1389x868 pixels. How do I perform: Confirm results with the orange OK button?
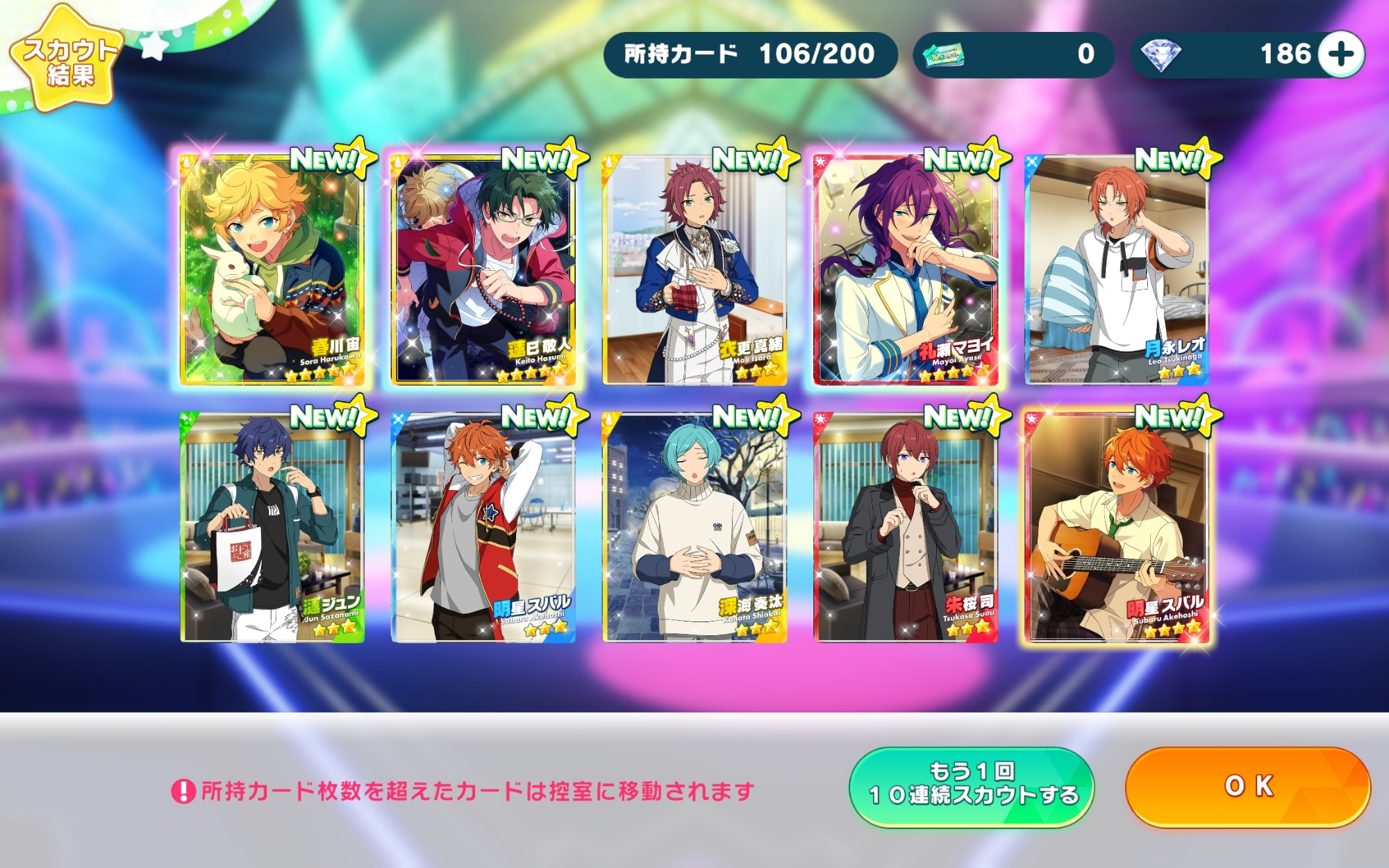tap(1248, 787)
